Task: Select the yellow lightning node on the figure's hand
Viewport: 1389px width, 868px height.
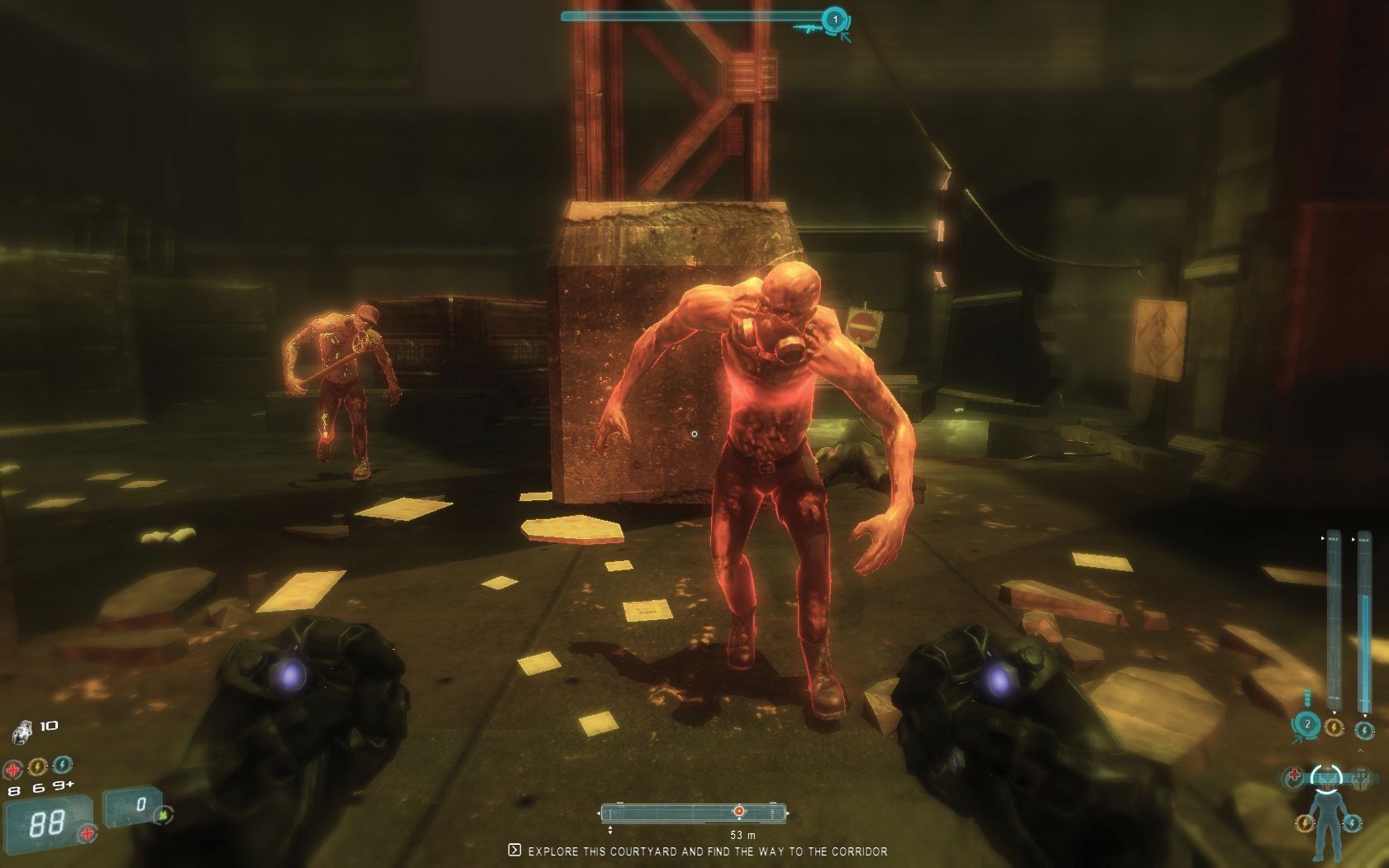Action: 1304,824
